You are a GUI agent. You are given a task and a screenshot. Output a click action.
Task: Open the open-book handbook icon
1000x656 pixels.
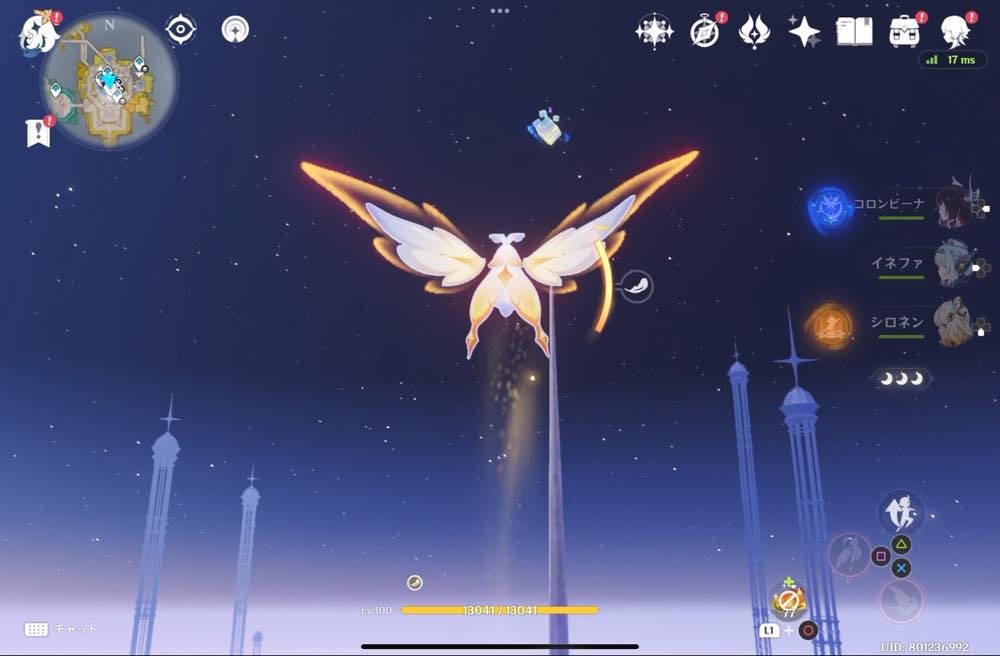click(854, 32)
